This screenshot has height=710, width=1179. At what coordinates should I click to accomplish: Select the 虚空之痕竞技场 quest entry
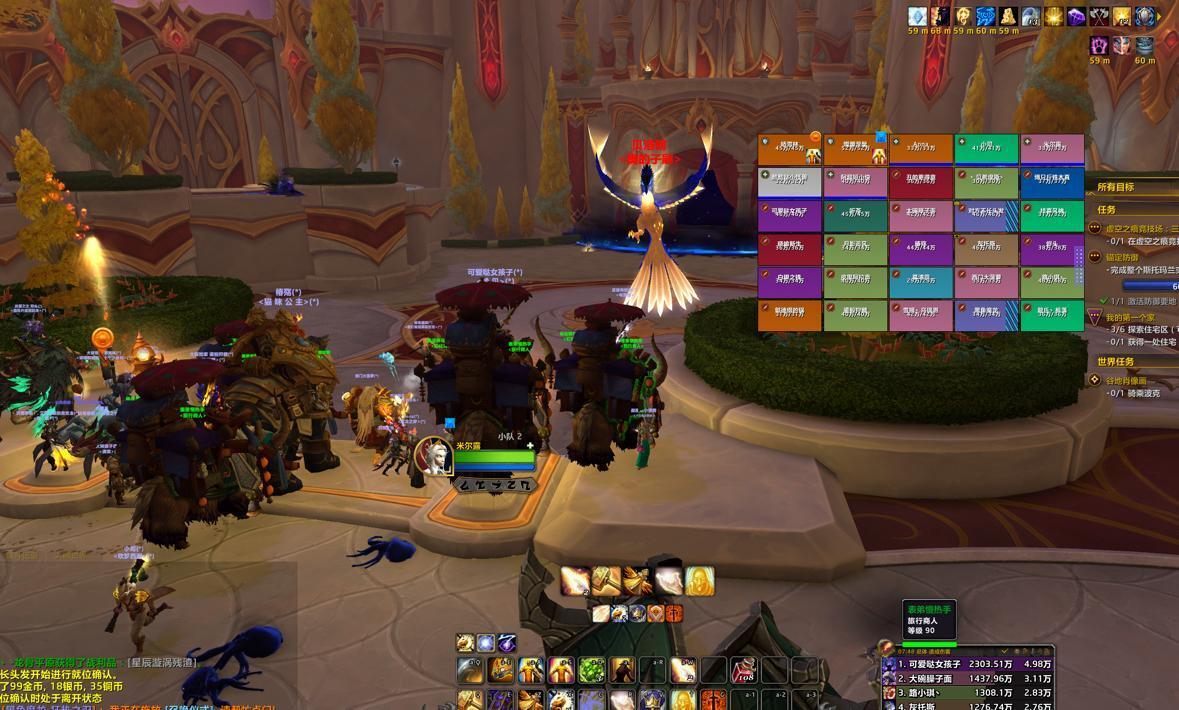pyautogui.click(x=1140, y=229)
